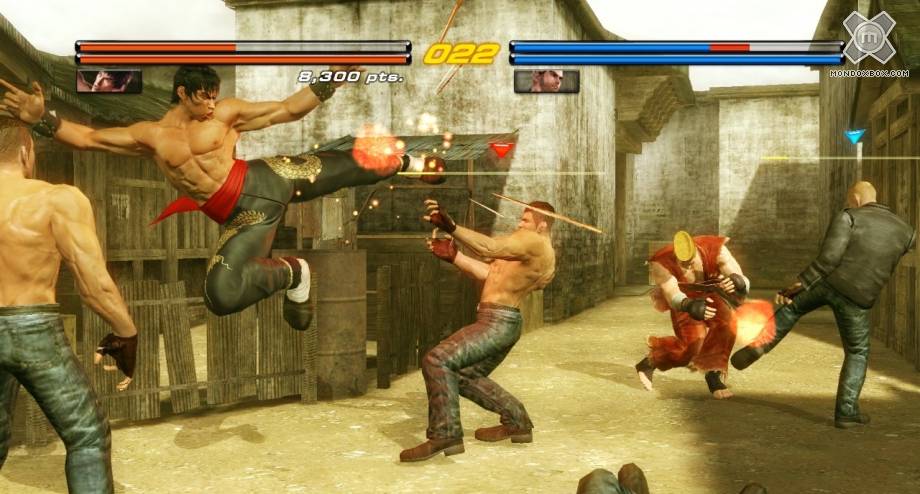Click the red triangle target marker
The image size is (920, 494).
pos(502,150)
